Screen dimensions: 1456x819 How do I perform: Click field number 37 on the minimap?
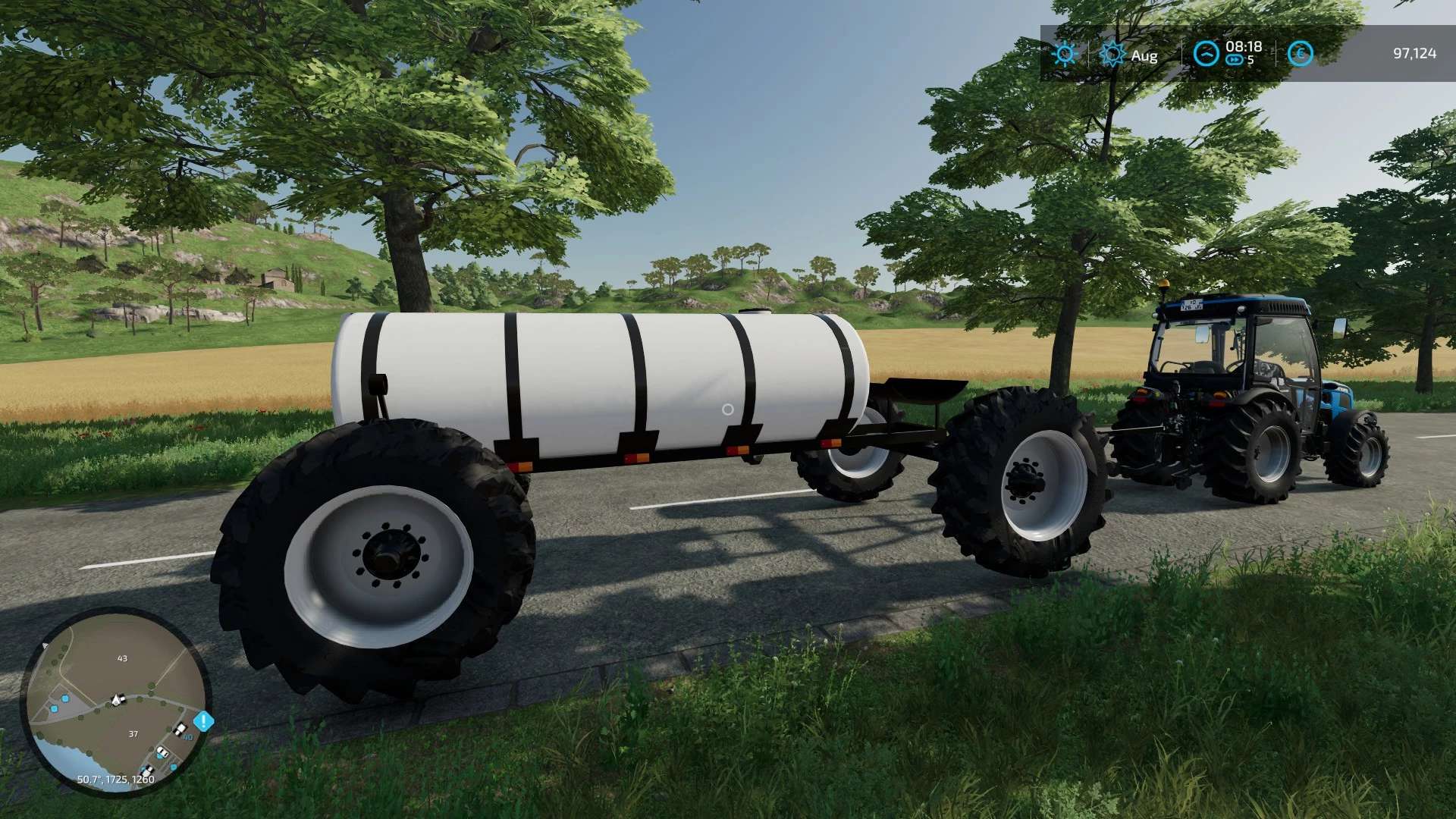pos(133,733)
